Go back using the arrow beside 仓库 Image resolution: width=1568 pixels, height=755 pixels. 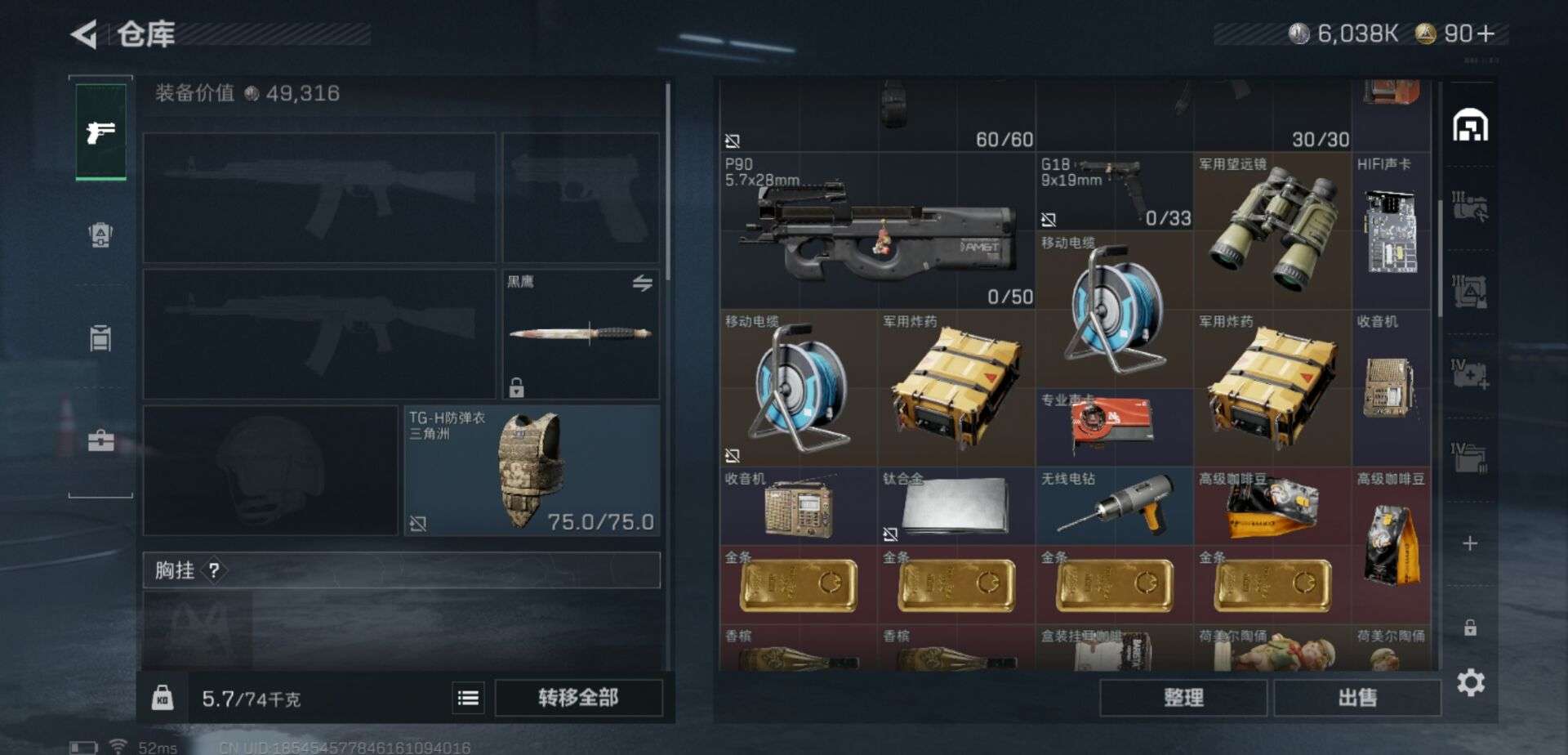tap(84, 34)
